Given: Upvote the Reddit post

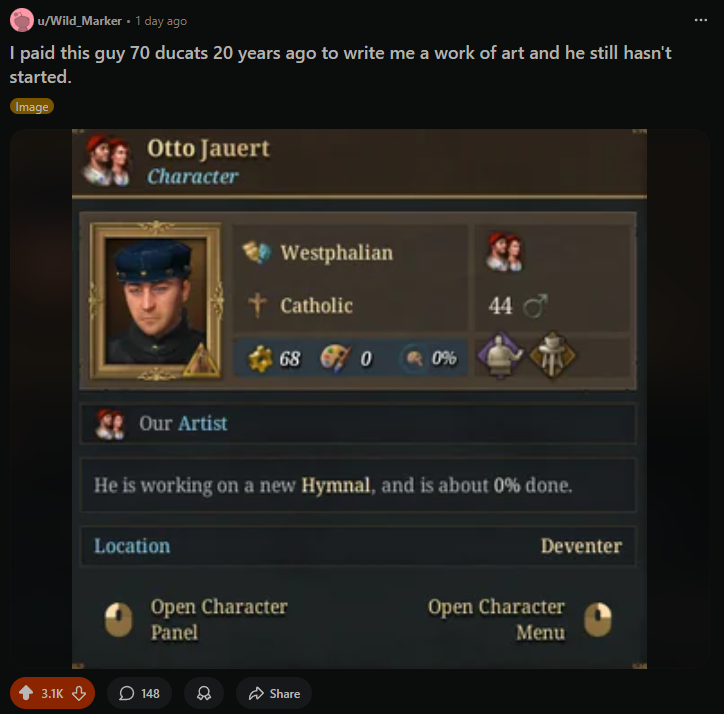Looking at the screenshot, I should click(26, 693).
